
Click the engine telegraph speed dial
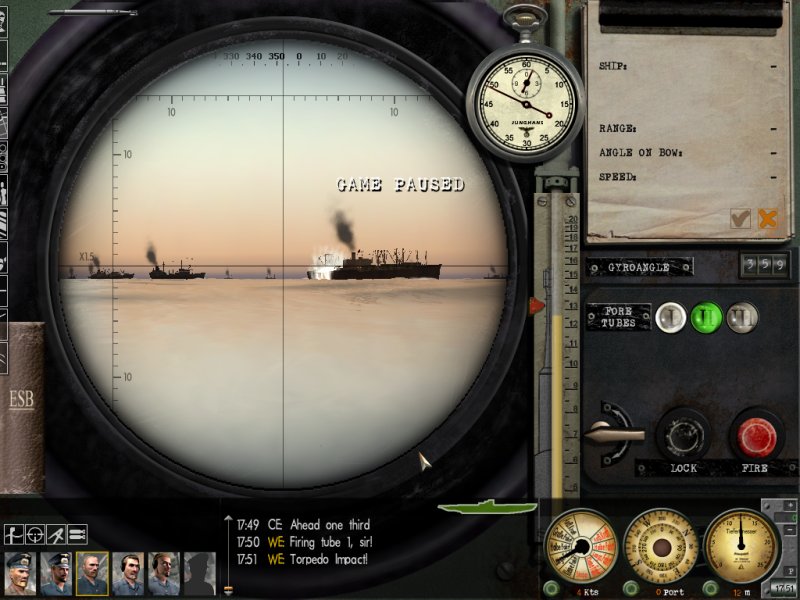pos(579,546)
